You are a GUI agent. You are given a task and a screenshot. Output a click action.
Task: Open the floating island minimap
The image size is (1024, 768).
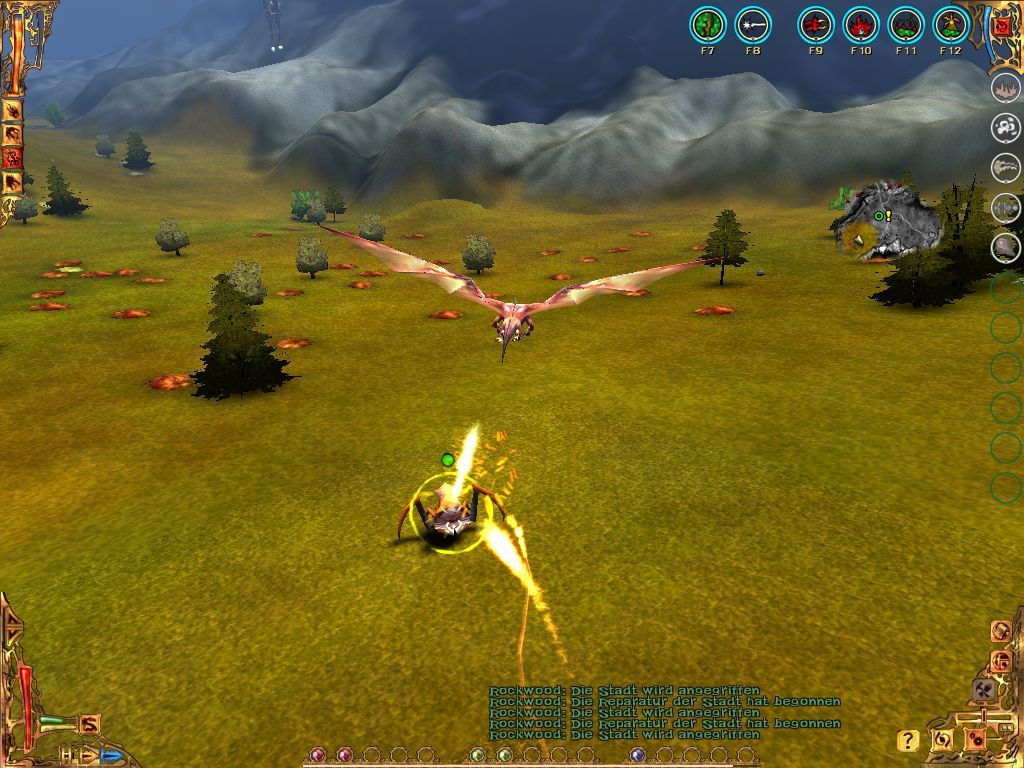(x=890, y=222)
